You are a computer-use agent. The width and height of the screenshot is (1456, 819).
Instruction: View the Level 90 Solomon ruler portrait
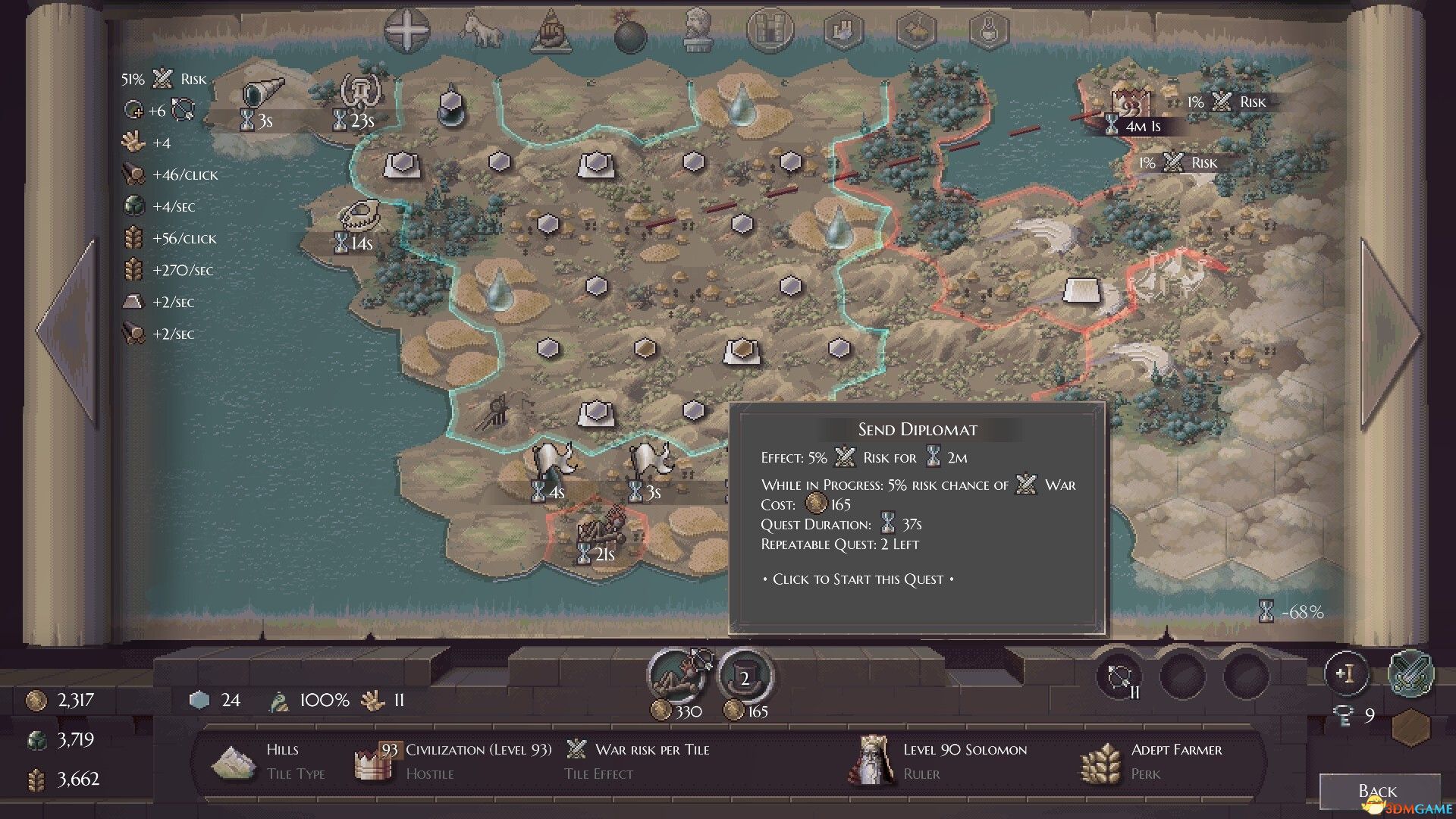pyautogui.click(x=872, y=759)
